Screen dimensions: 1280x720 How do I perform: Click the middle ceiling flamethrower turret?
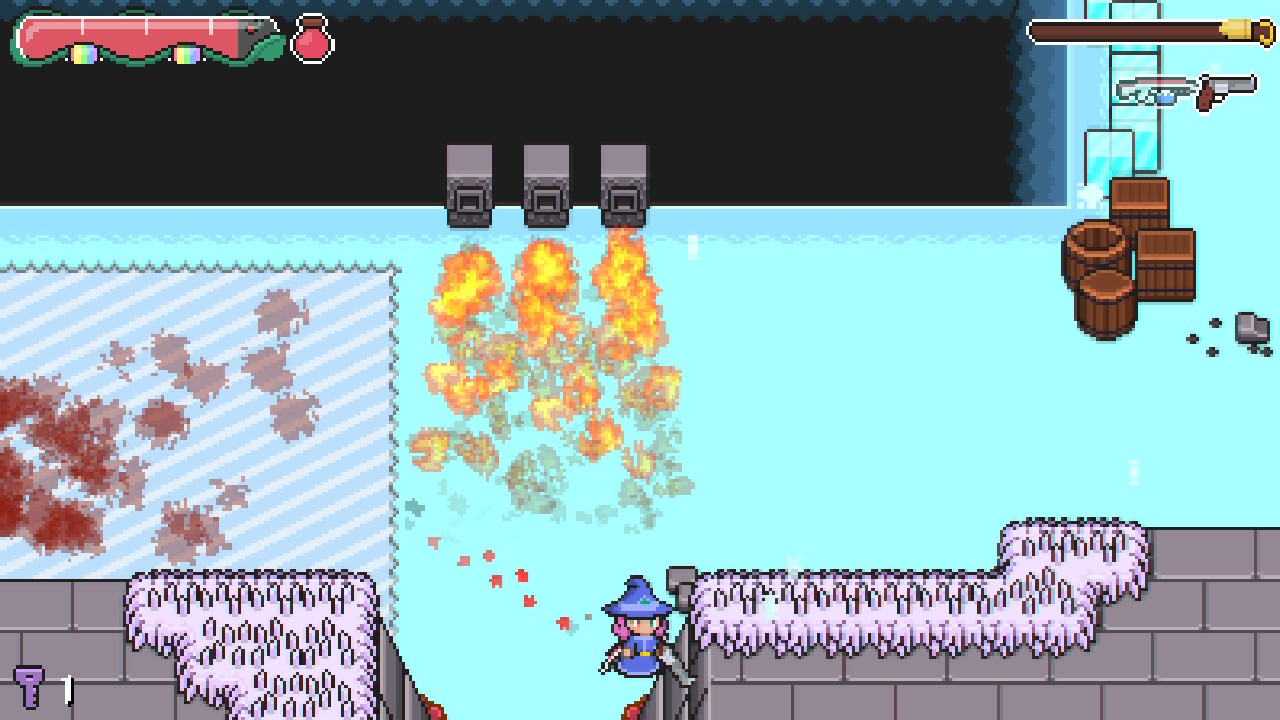[x=546, y=183]
